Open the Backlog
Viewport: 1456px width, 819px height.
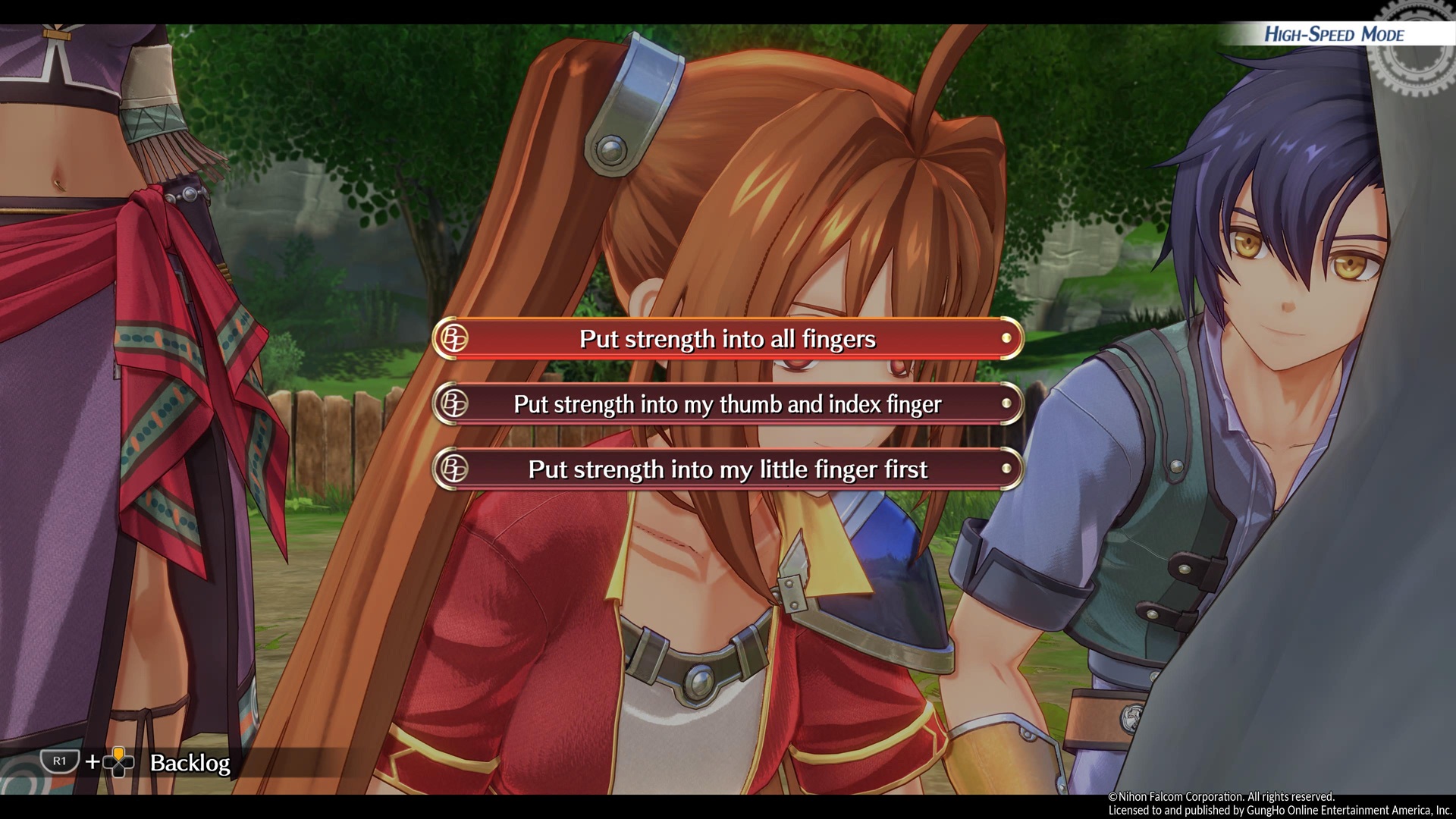pyautogui.click(x=189, y=762)
